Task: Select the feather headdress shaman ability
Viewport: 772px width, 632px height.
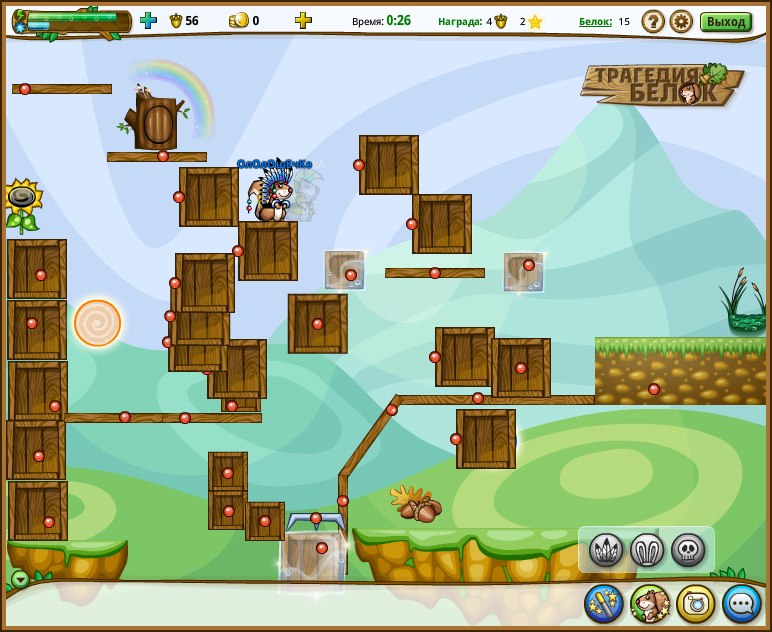Action: click(x=606, y=549)
